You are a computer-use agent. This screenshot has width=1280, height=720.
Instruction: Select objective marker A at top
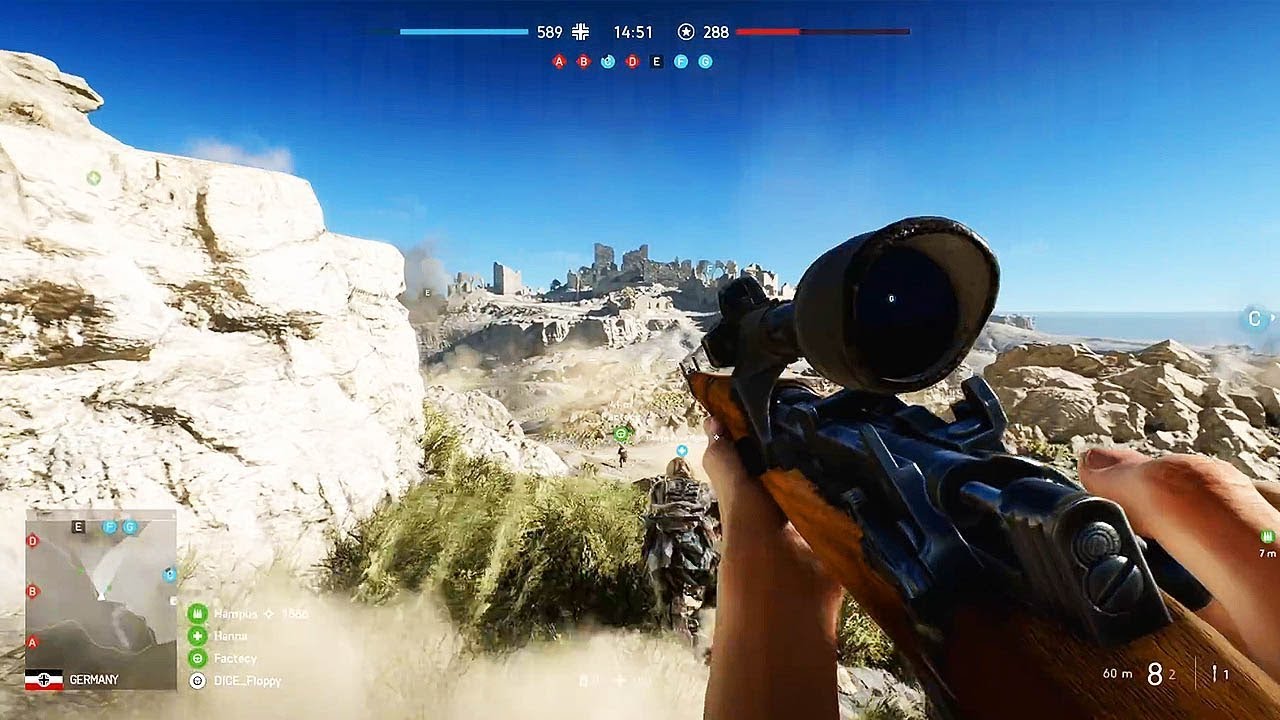[x=557, y=61]
